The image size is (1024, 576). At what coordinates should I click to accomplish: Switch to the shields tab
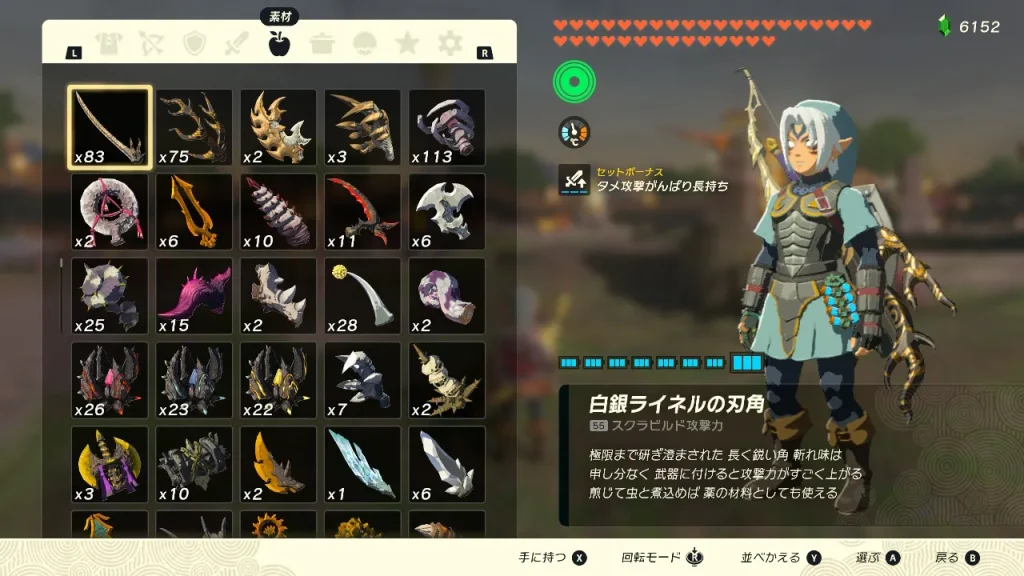point(194,43)
